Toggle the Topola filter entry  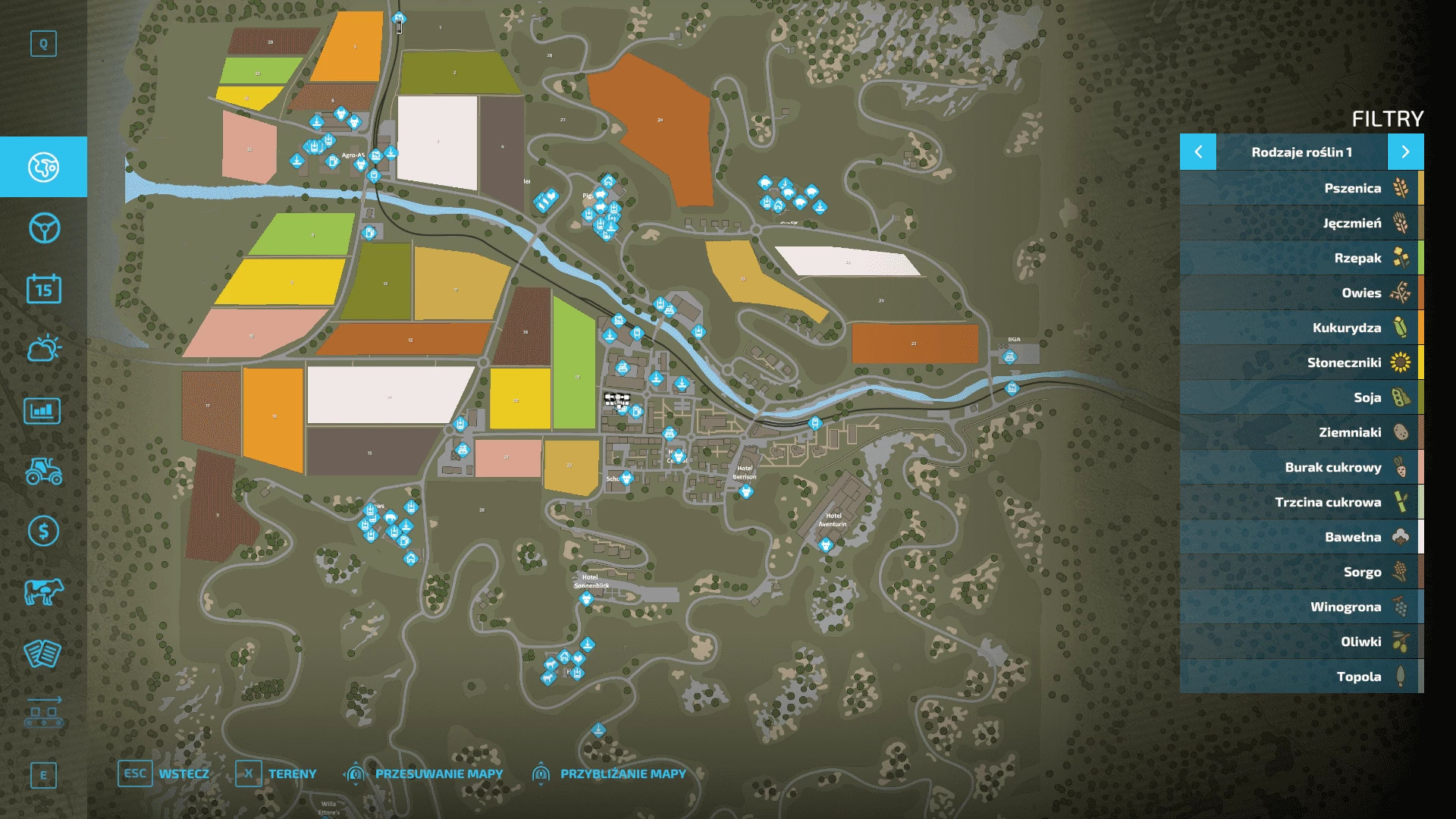point(1301,676)
